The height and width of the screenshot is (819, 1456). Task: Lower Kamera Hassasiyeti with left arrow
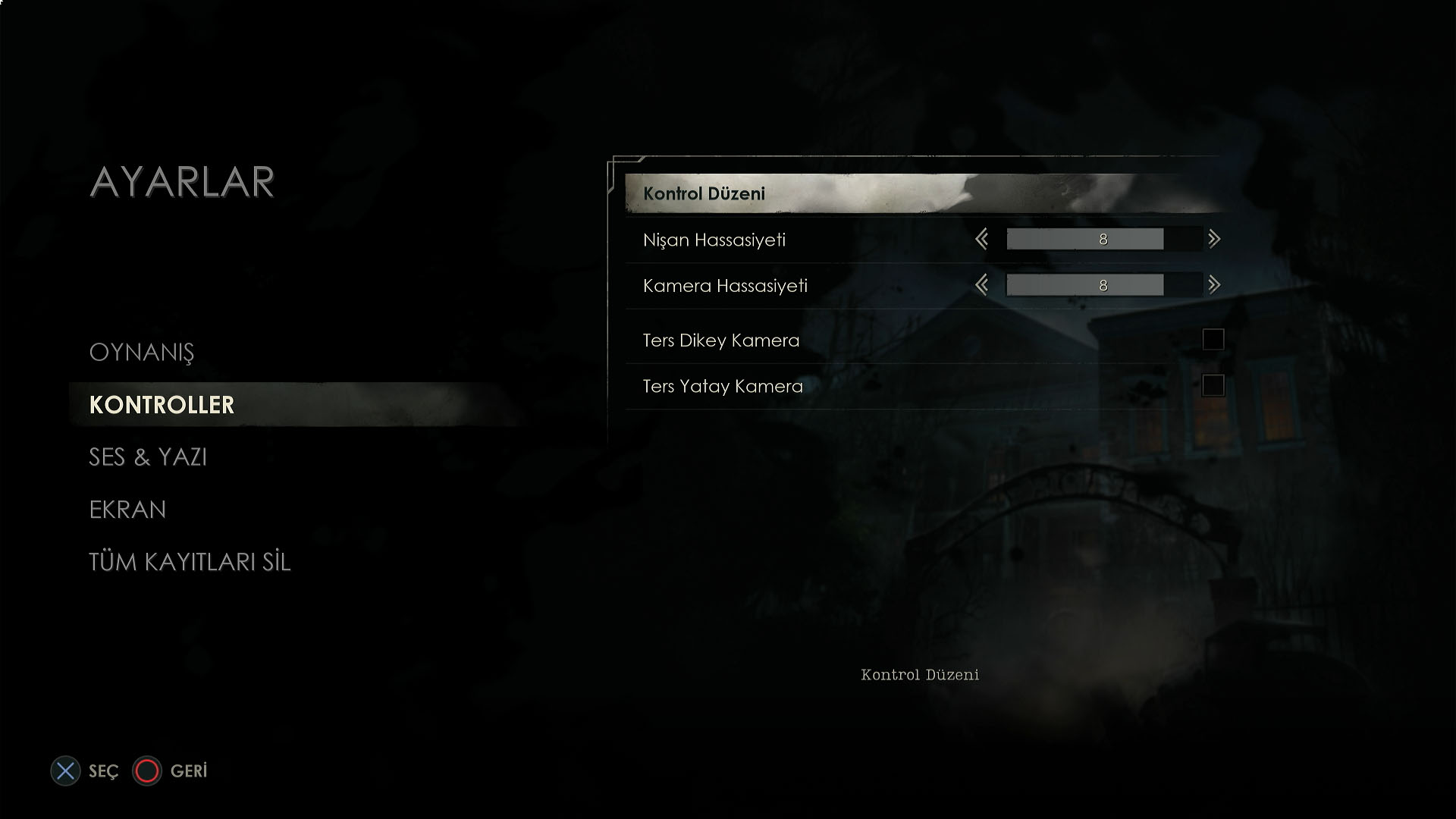click(982, 285)
